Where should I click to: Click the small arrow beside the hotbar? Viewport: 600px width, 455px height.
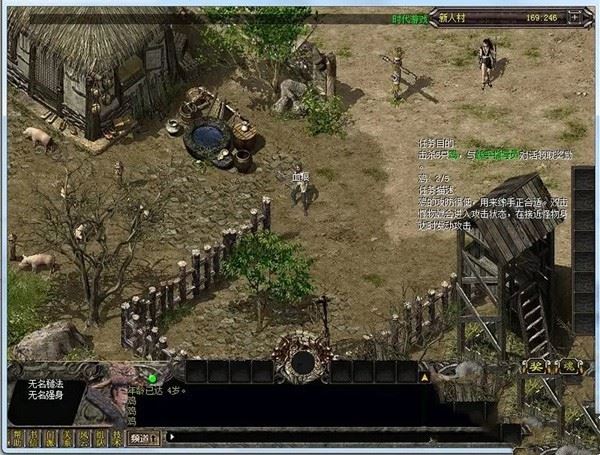[173, 437]
